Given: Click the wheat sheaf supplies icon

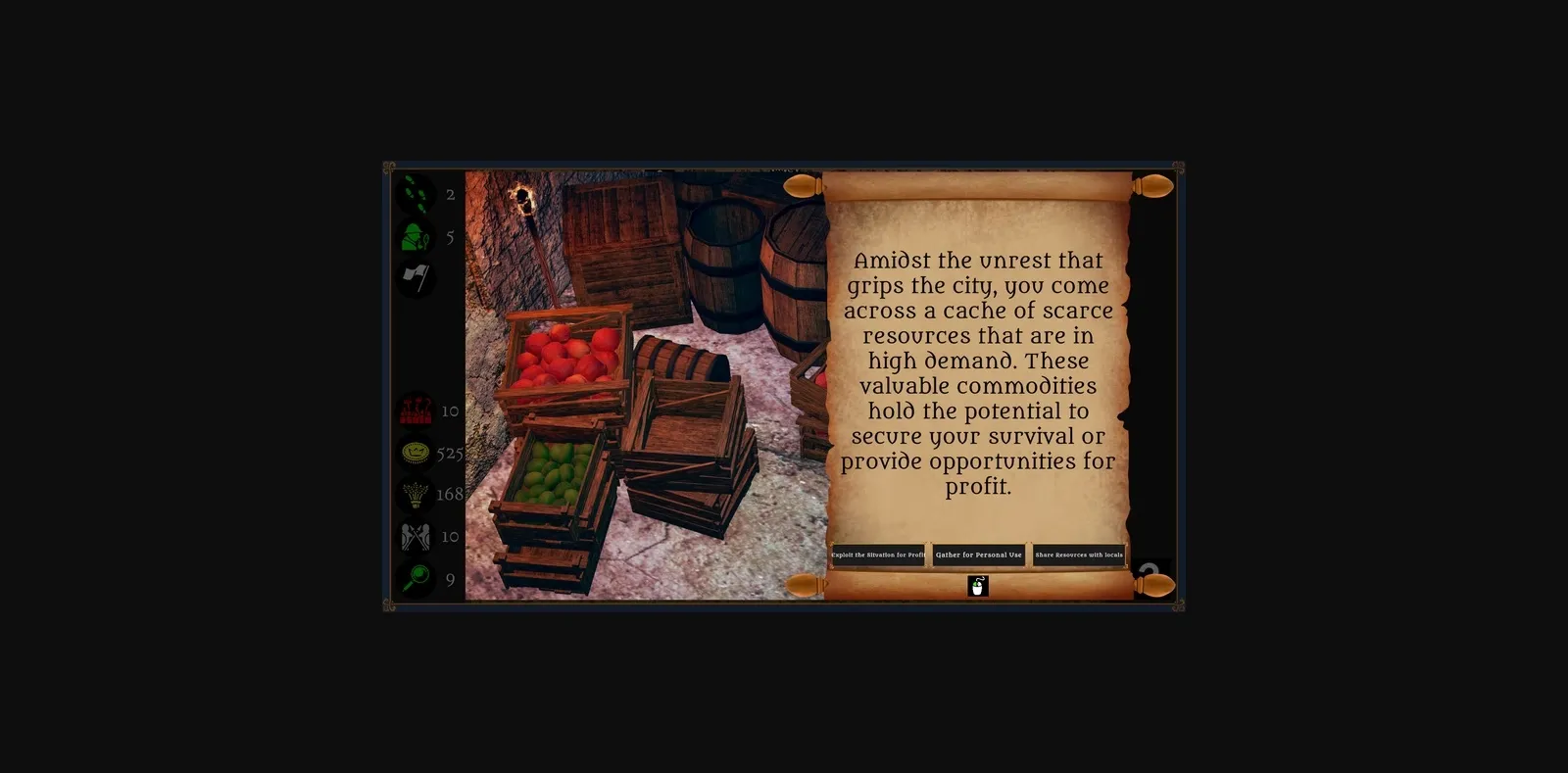Looking at the screenshot, I should [416, 494].
